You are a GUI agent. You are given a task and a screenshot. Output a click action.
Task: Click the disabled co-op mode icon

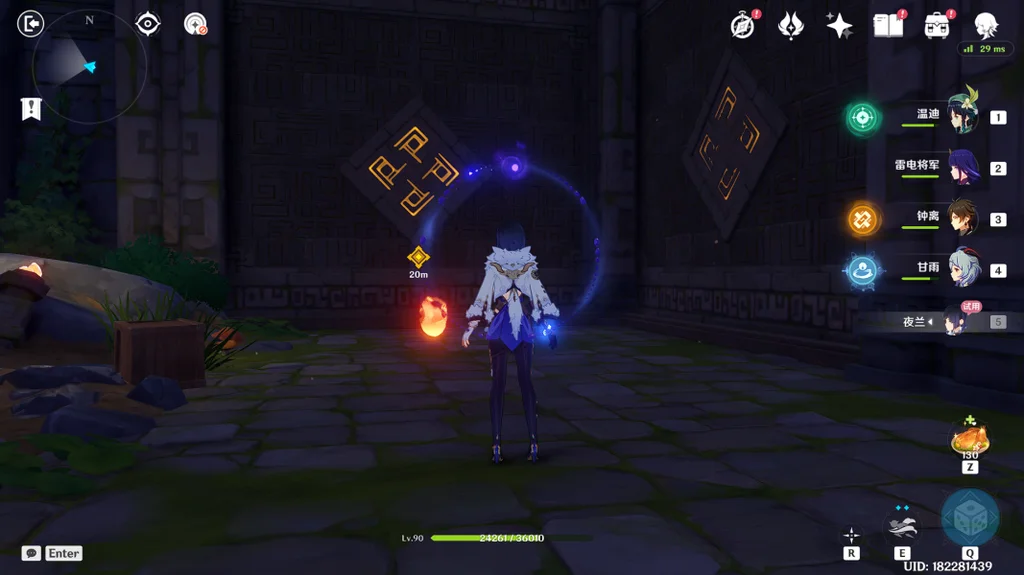[195, 24]
